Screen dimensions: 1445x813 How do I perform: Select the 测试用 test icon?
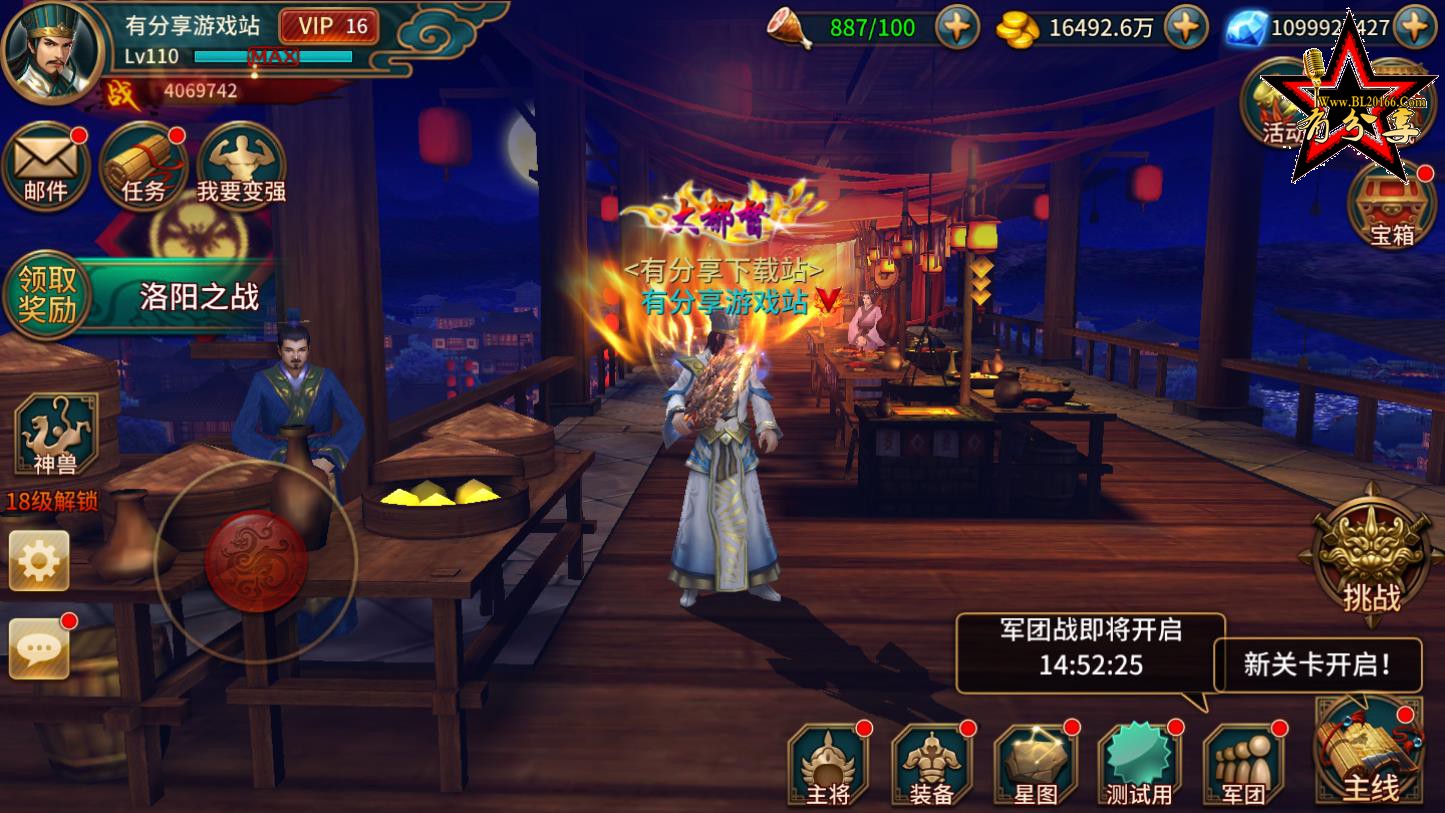[1138, 762]
